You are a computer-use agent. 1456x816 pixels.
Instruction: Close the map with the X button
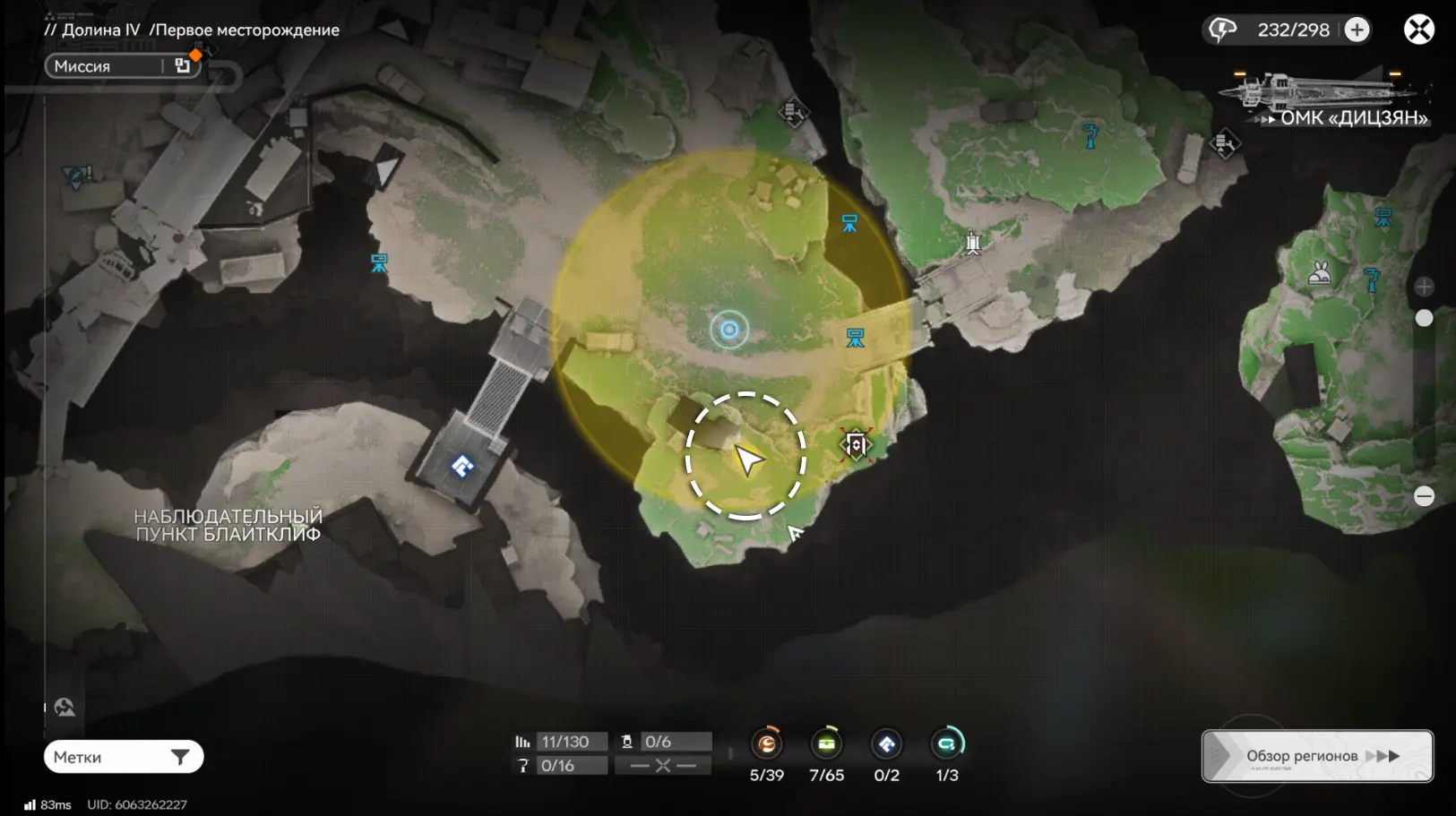1418,30
